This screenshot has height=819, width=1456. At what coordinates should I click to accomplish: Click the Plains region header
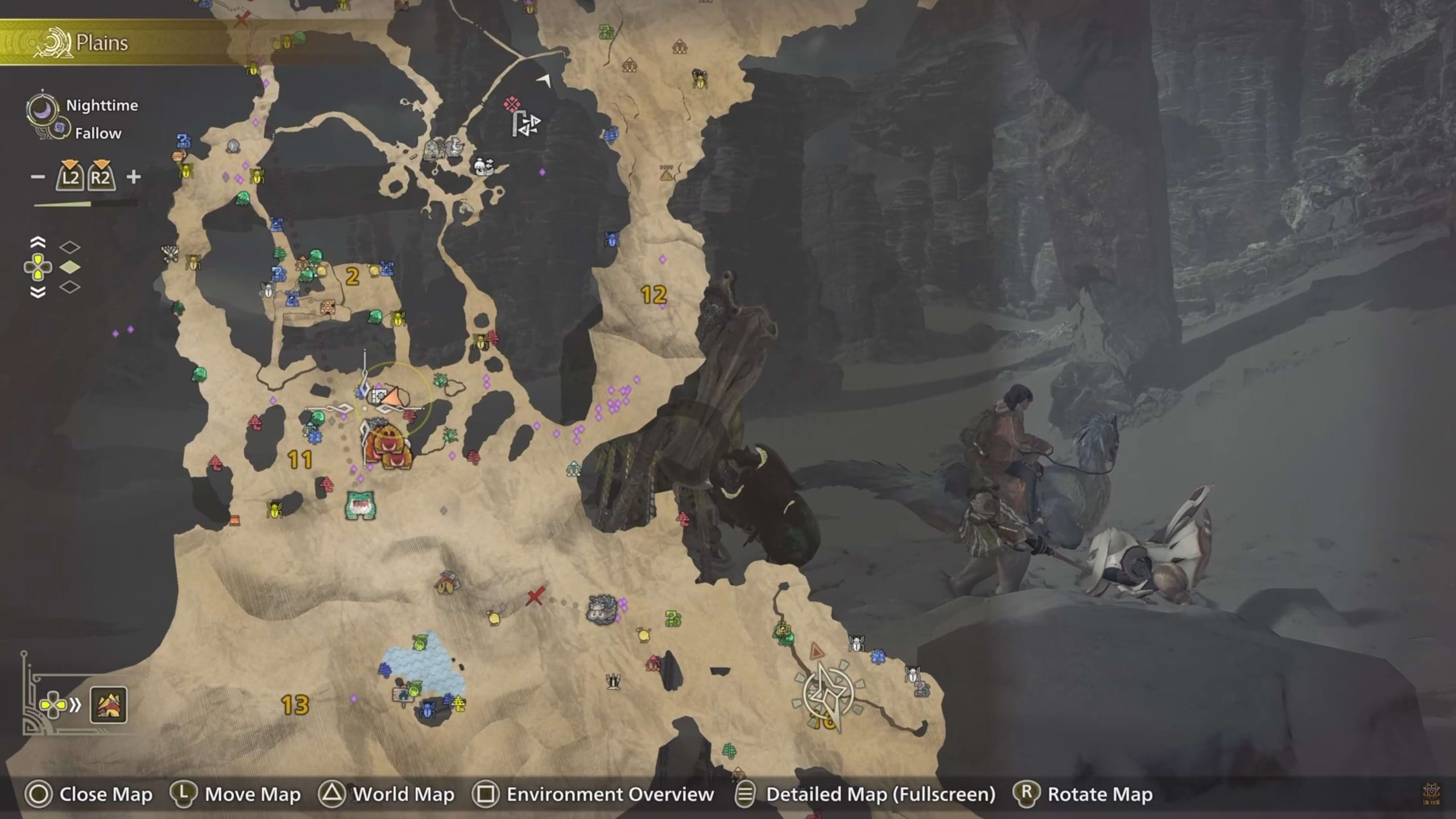[101, 43]
